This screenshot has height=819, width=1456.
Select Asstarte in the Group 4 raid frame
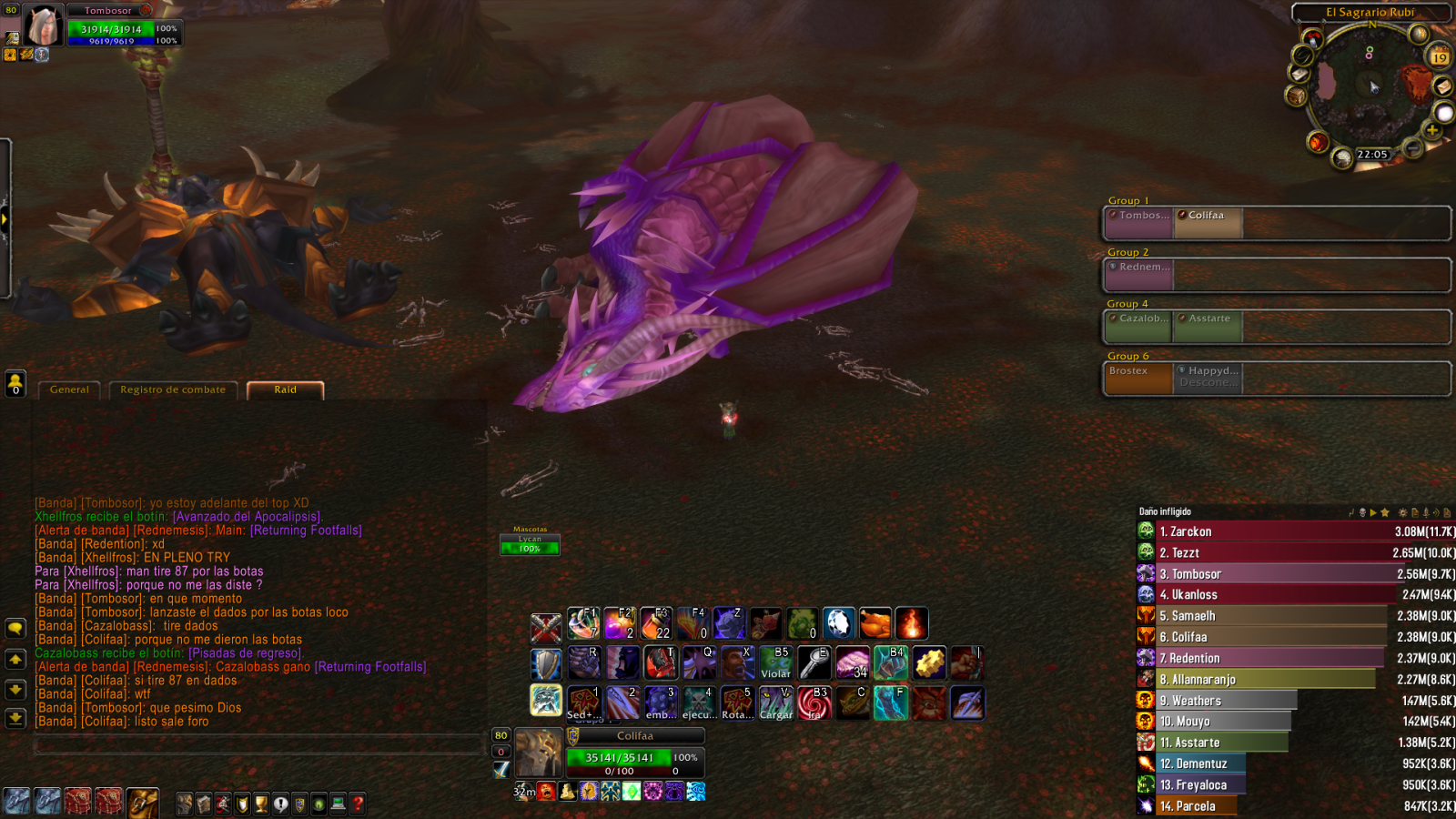tap(1208, 326)
